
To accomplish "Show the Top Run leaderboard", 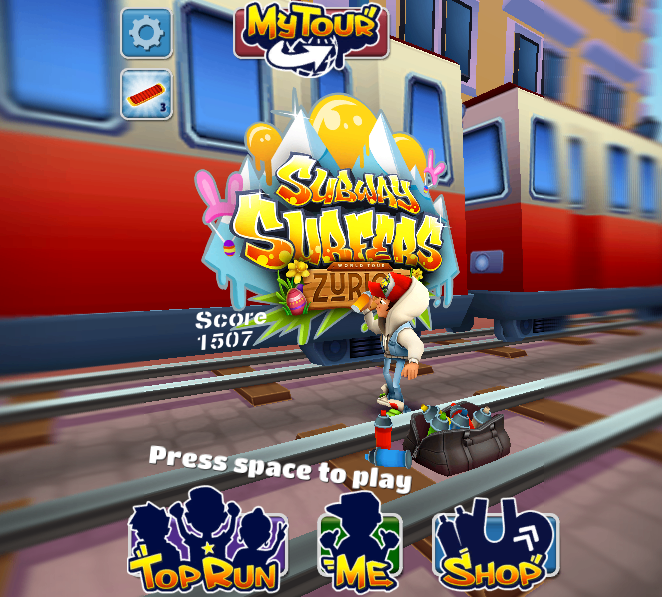I will point(208,547).
